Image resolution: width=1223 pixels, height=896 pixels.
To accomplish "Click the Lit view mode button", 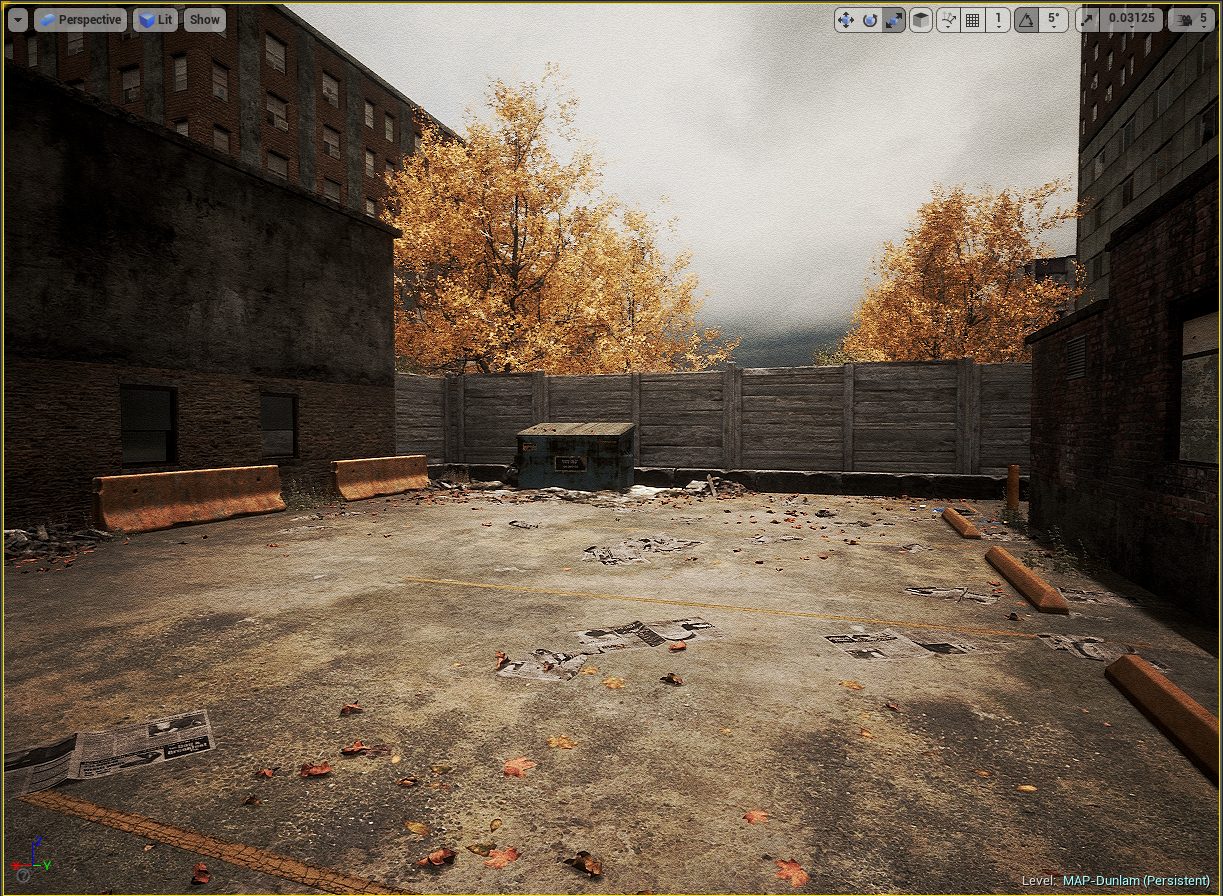I will click(x=156, y=19).
